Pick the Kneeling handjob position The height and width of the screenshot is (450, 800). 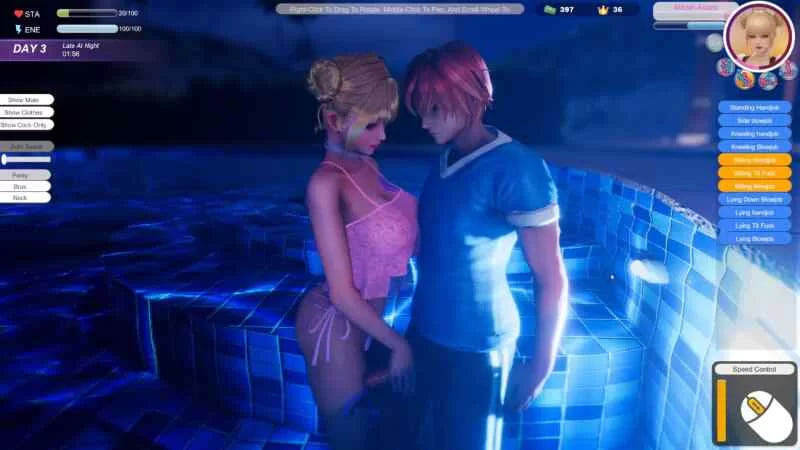[754, 133]
